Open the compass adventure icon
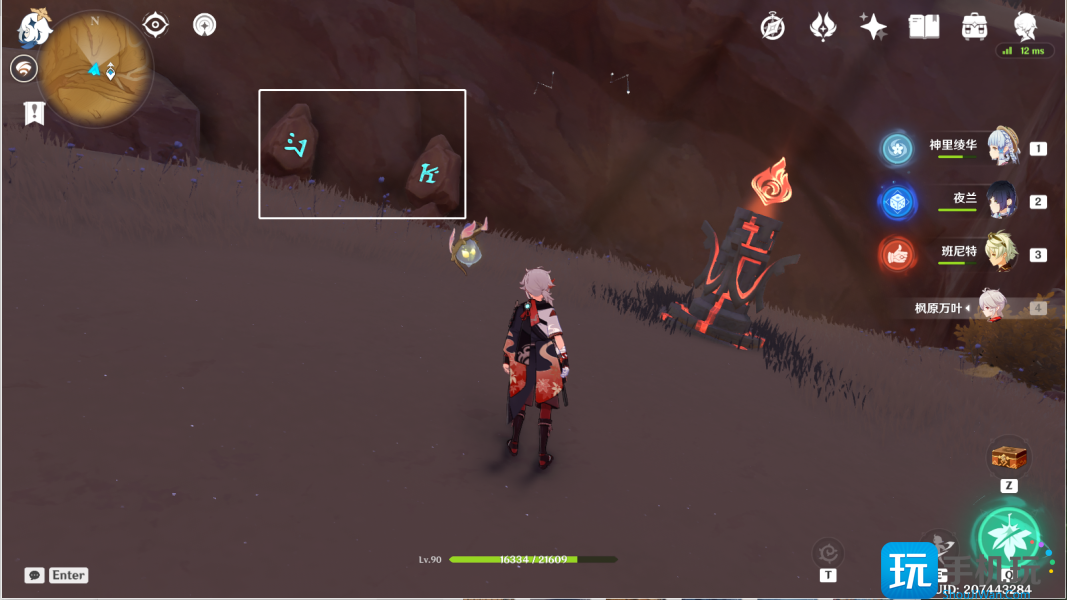Image resolution: width=1067 pixels, height=600 pixels. 772,27
